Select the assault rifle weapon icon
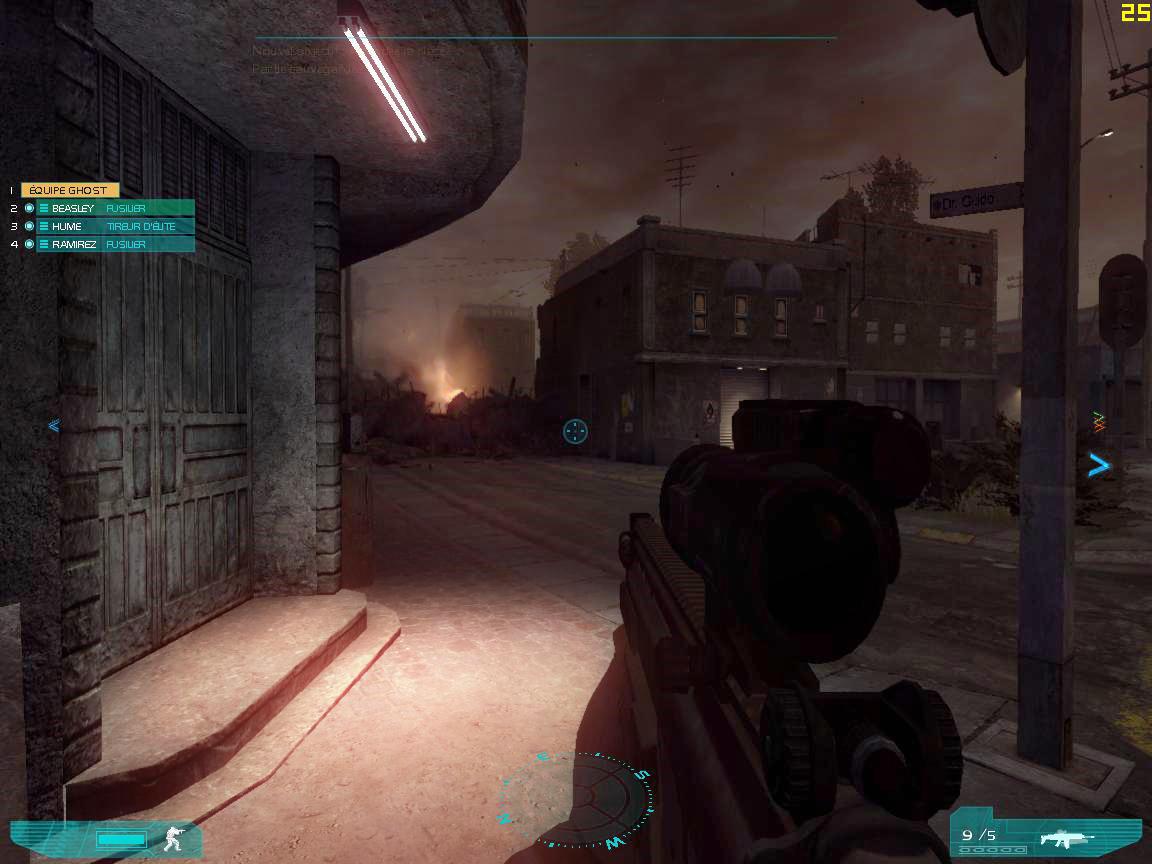 (x=1066, y=837)
